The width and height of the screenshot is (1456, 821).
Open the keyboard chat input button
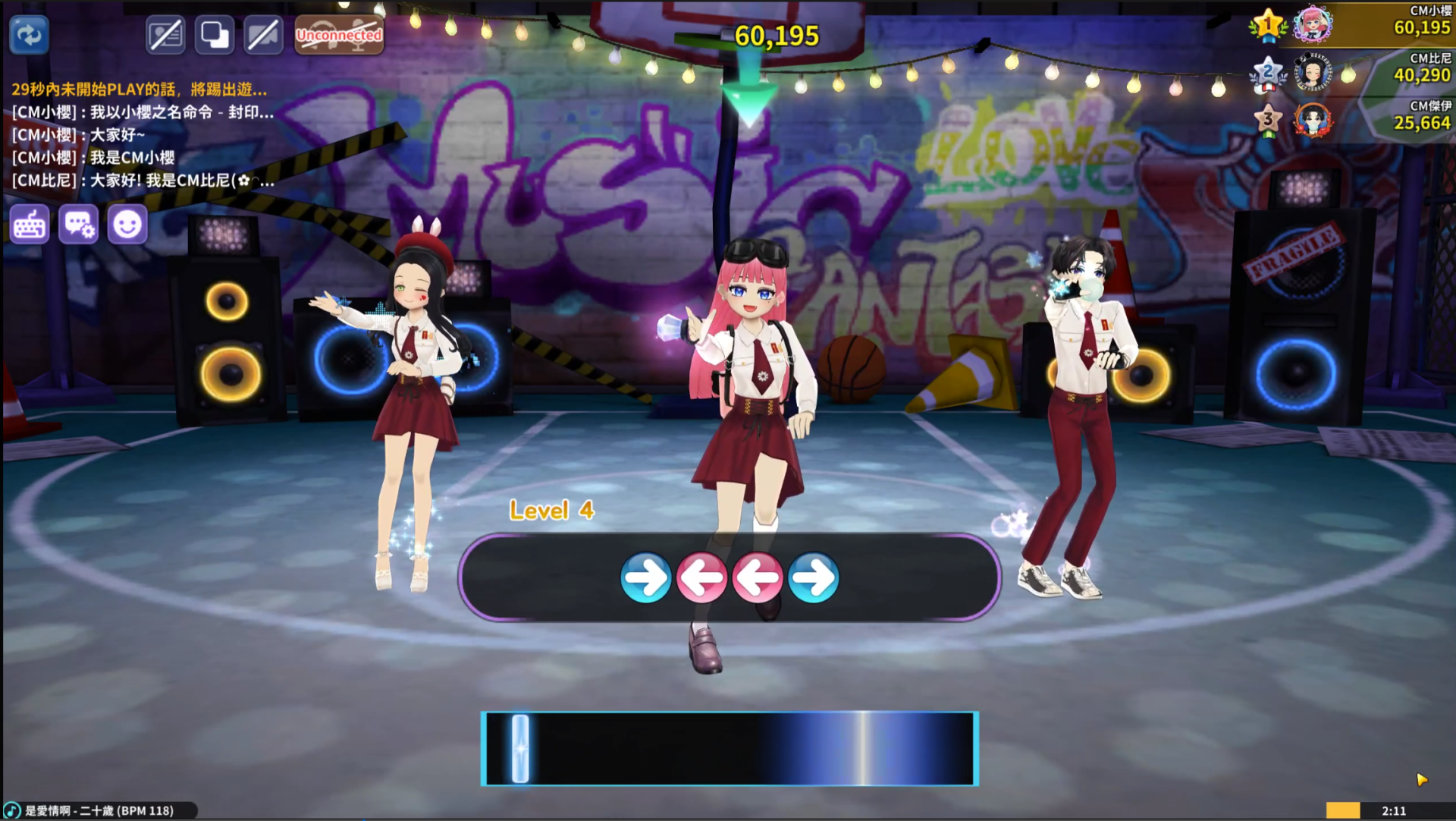[30, 225]
